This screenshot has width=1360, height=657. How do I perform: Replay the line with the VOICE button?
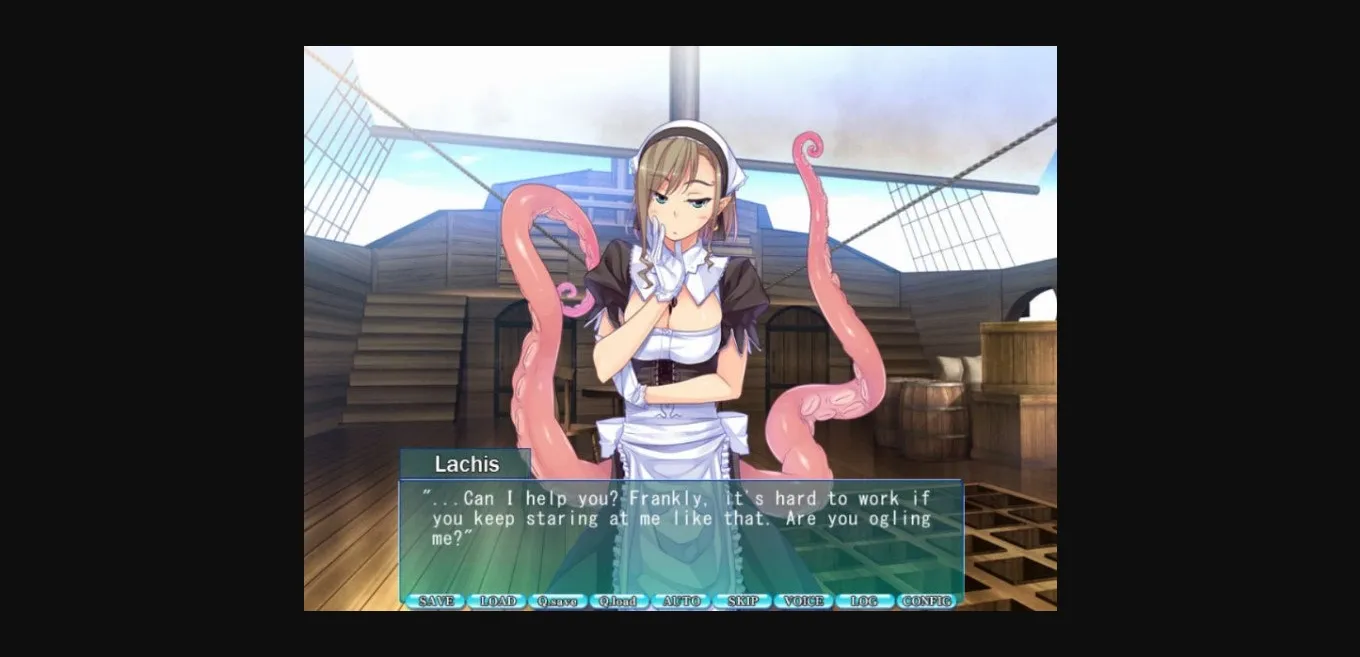803,601
